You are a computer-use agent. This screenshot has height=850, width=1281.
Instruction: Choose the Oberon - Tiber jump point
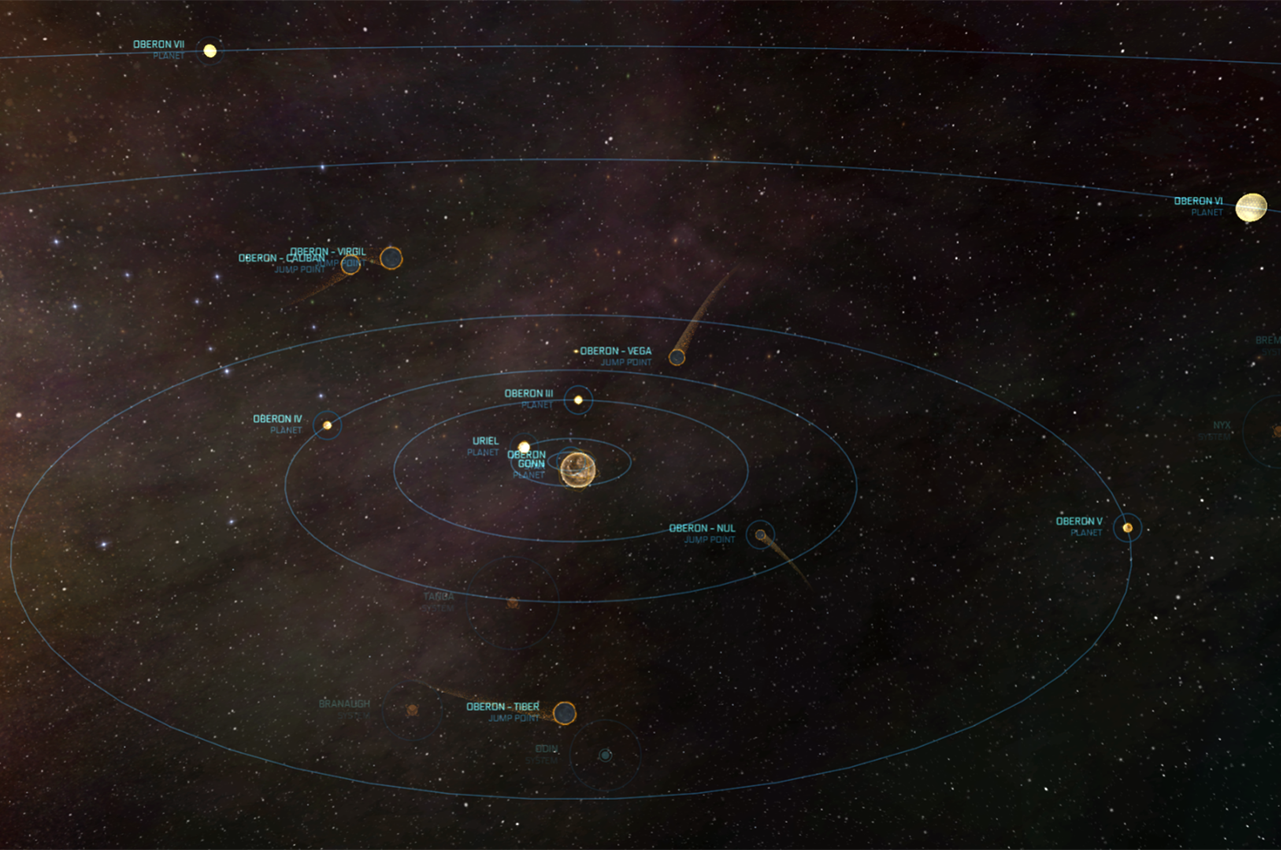coord(565,713)
